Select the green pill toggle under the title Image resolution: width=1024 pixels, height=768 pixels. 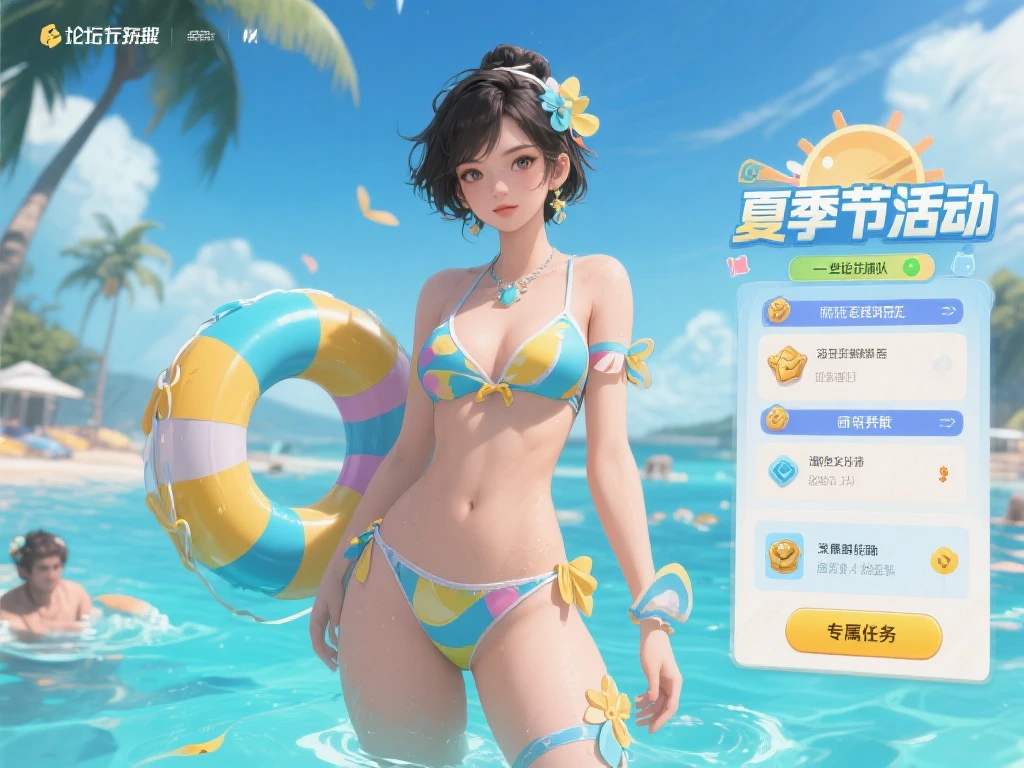pos(861,267)
